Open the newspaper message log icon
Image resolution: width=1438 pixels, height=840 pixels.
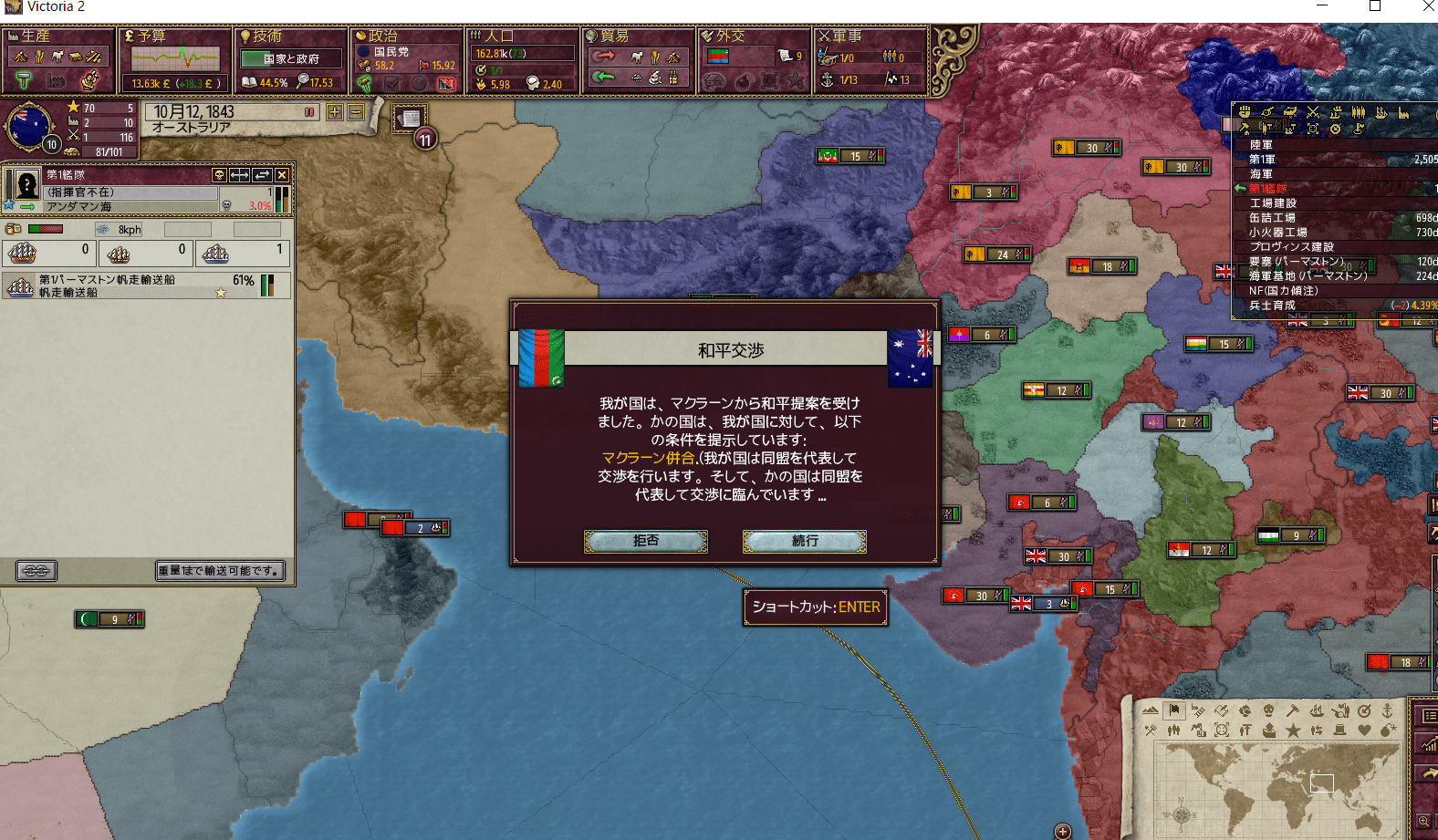click(x=410, y=118)
